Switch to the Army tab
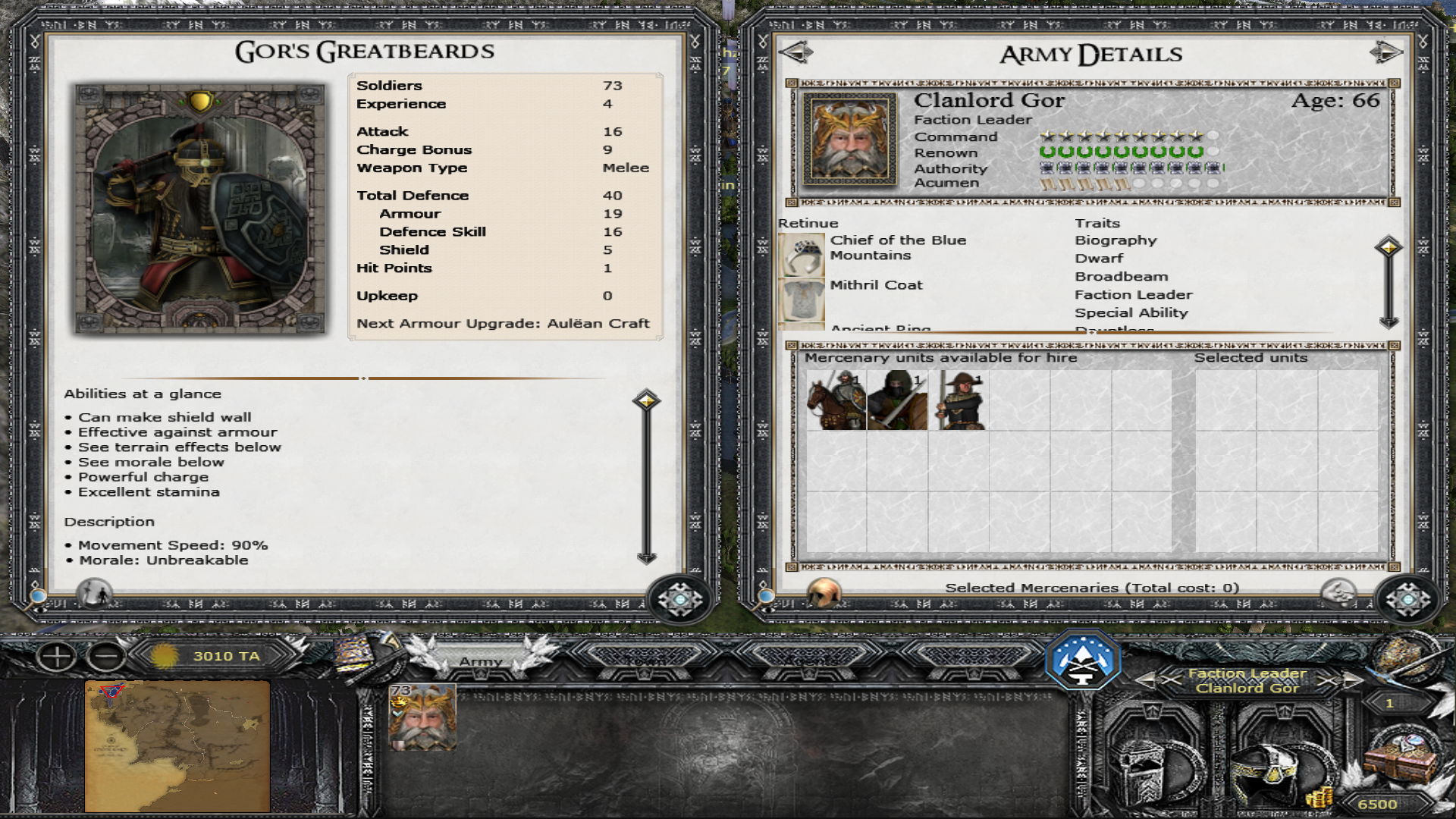The width and height of the screenshot is (1456, 819). tap(480, 661)
